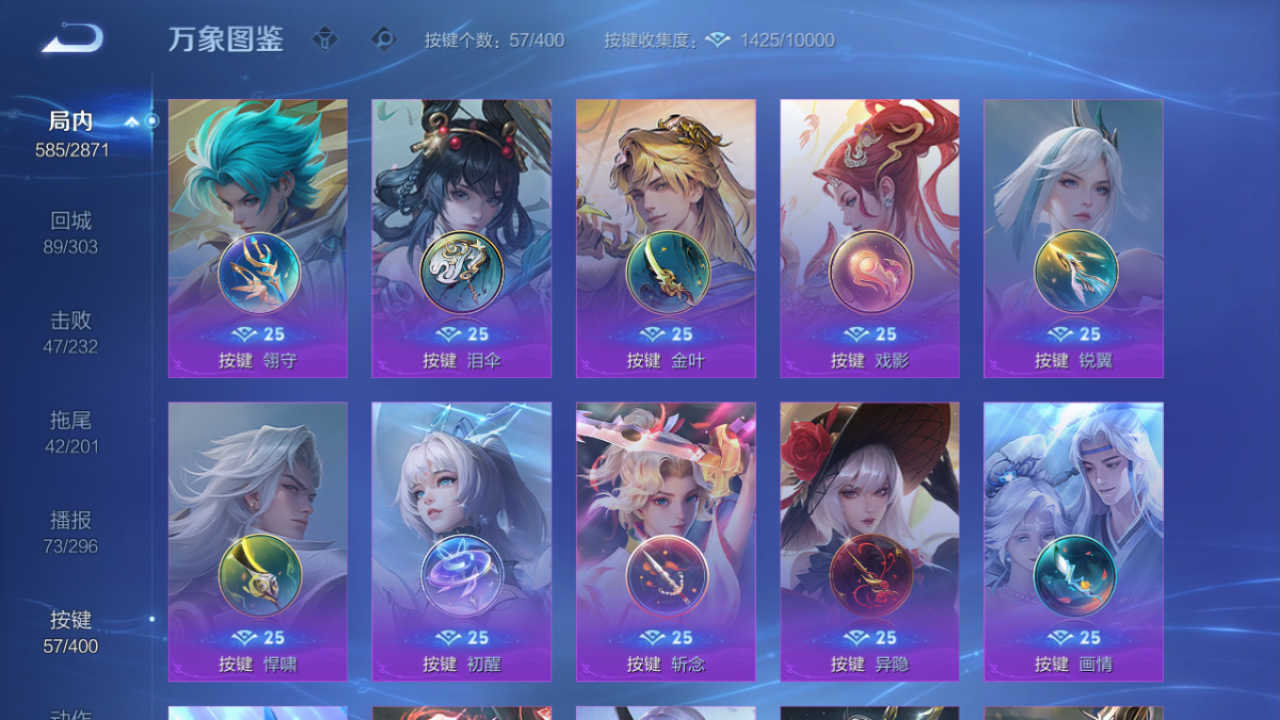
Task: Open the filter funnel icon beside 万象图鉴 title
Action: point(325,40)
